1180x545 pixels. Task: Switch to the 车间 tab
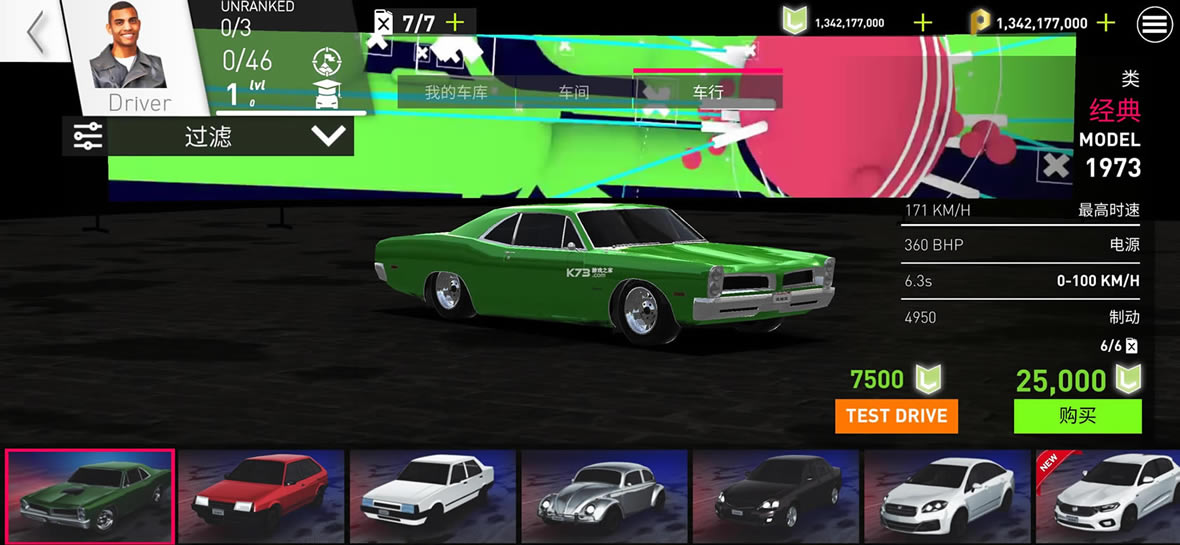click(x=574, y=93)
